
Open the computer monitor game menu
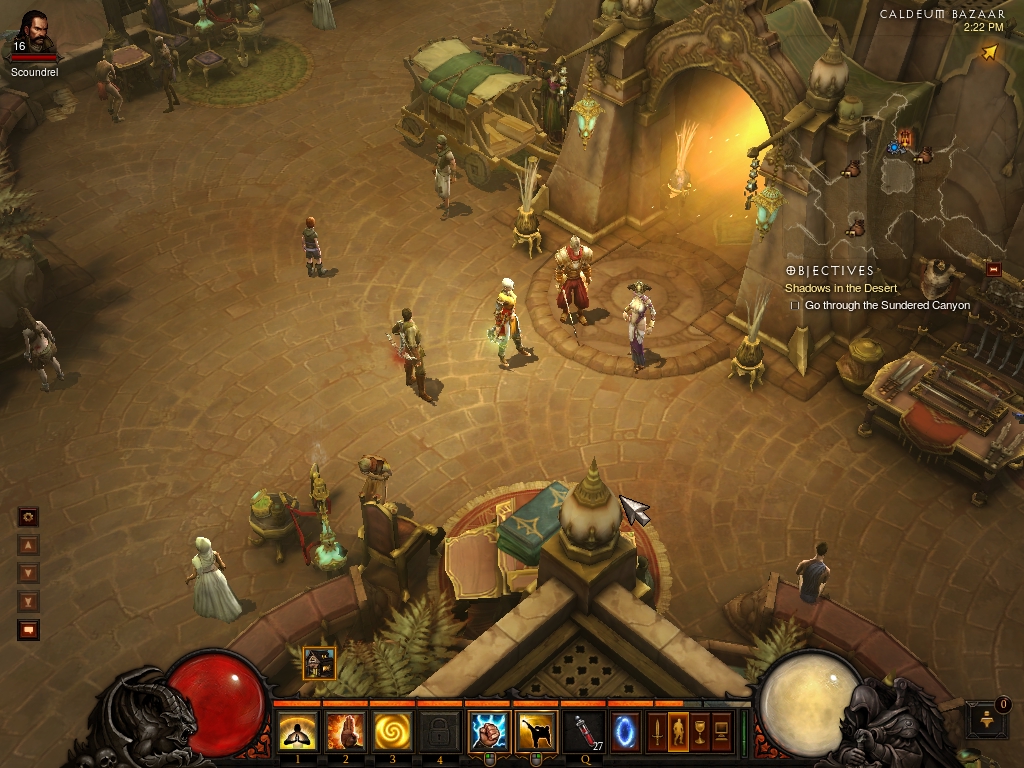point(721,733)
